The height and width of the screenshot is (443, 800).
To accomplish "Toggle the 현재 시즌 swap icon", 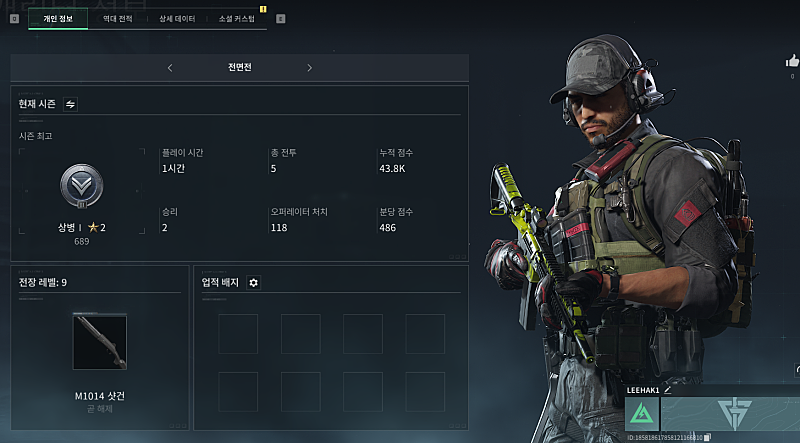I will (x=71, y=103).
